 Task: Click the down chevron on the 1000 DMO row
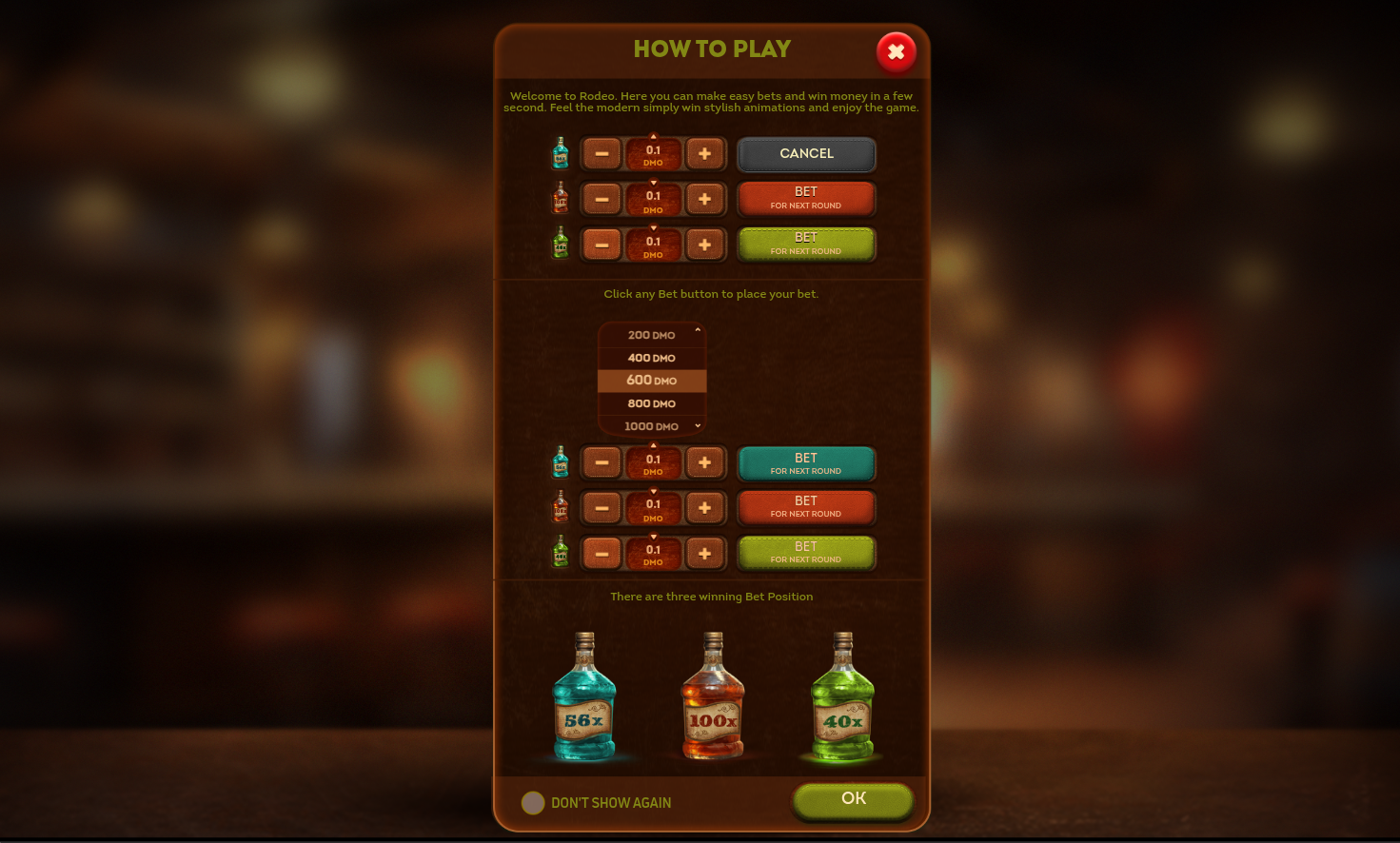click(x=697, y=425)
